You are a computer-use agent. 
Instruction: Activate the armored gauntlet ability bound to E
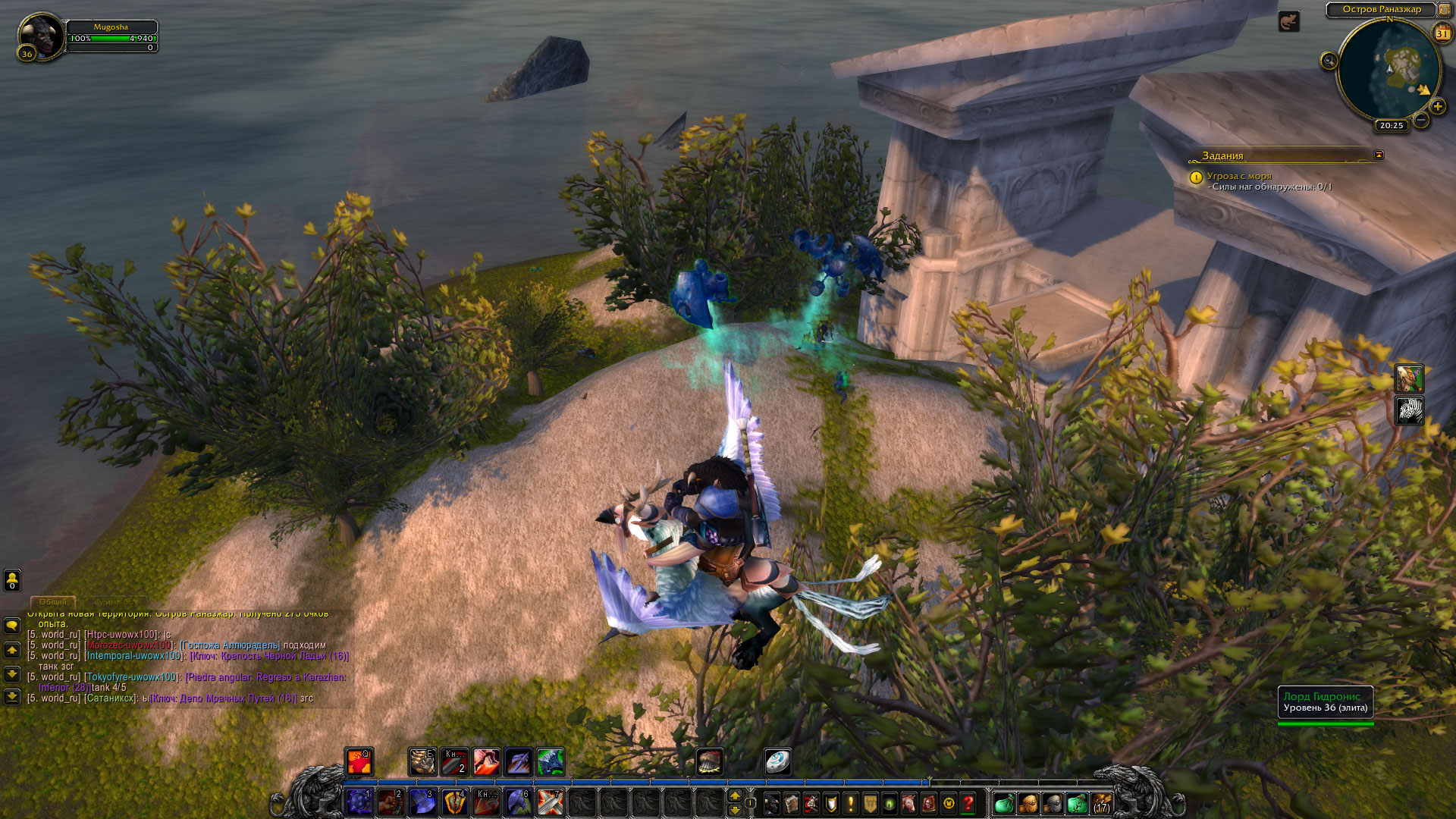point(422,761)
